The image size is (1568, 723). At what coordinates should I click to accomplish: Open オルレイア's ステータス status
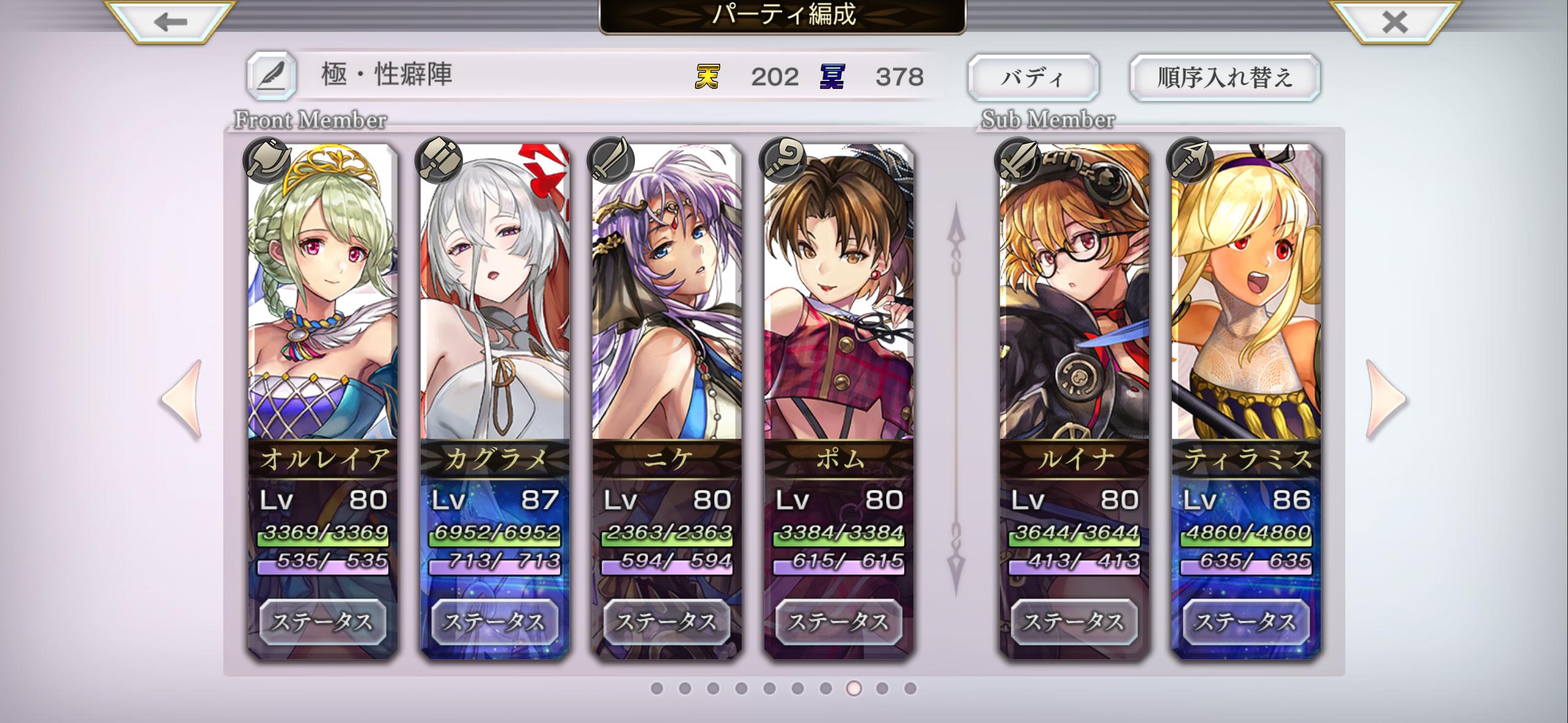pyautogui.click(x=323, y=622)
